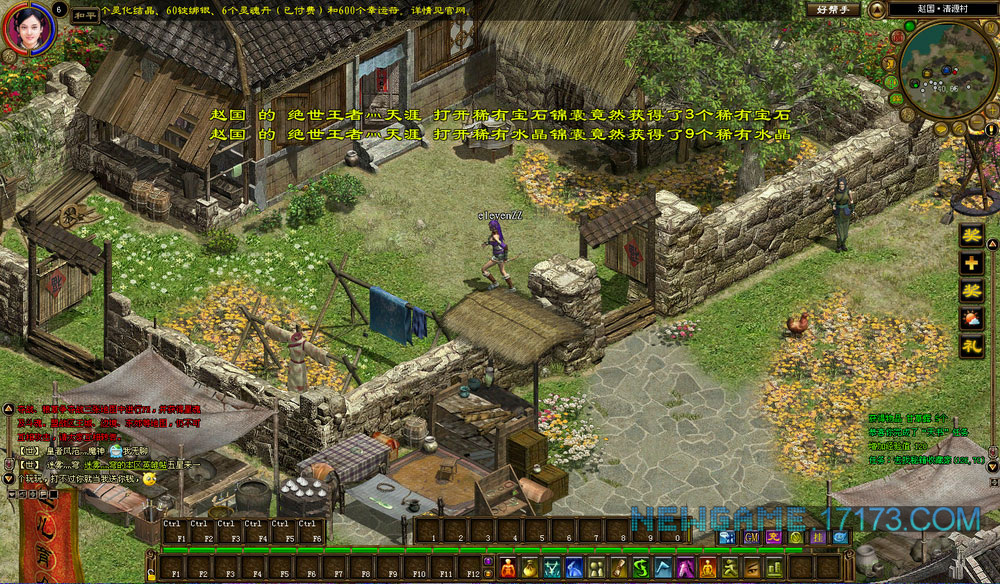The width and height of the screenshot is (1000, 584).
Task: Open the purple 挂 button
Action: [818, 537]
